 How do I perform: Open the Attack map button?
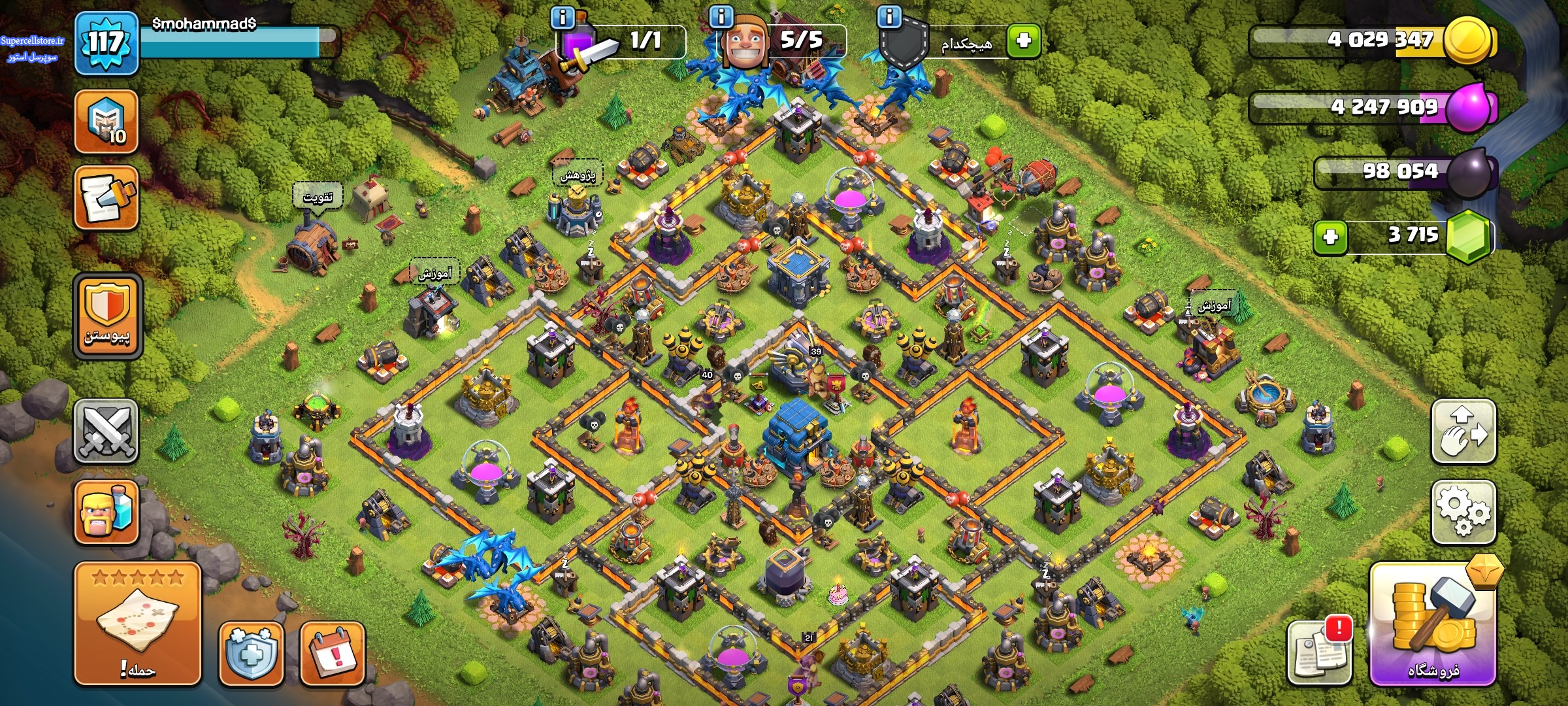[x=137, y=623]
